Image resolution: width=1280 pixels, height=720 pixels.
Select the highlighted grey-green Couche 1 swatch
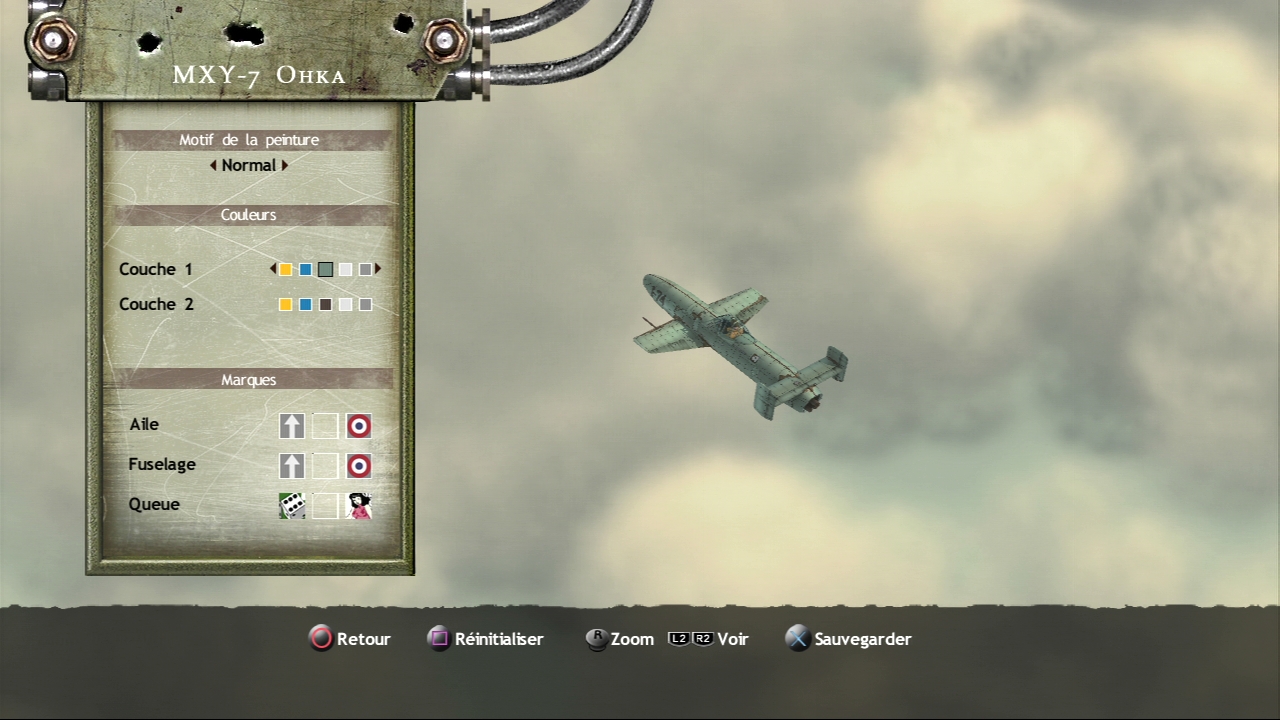[x=325, y=269]
